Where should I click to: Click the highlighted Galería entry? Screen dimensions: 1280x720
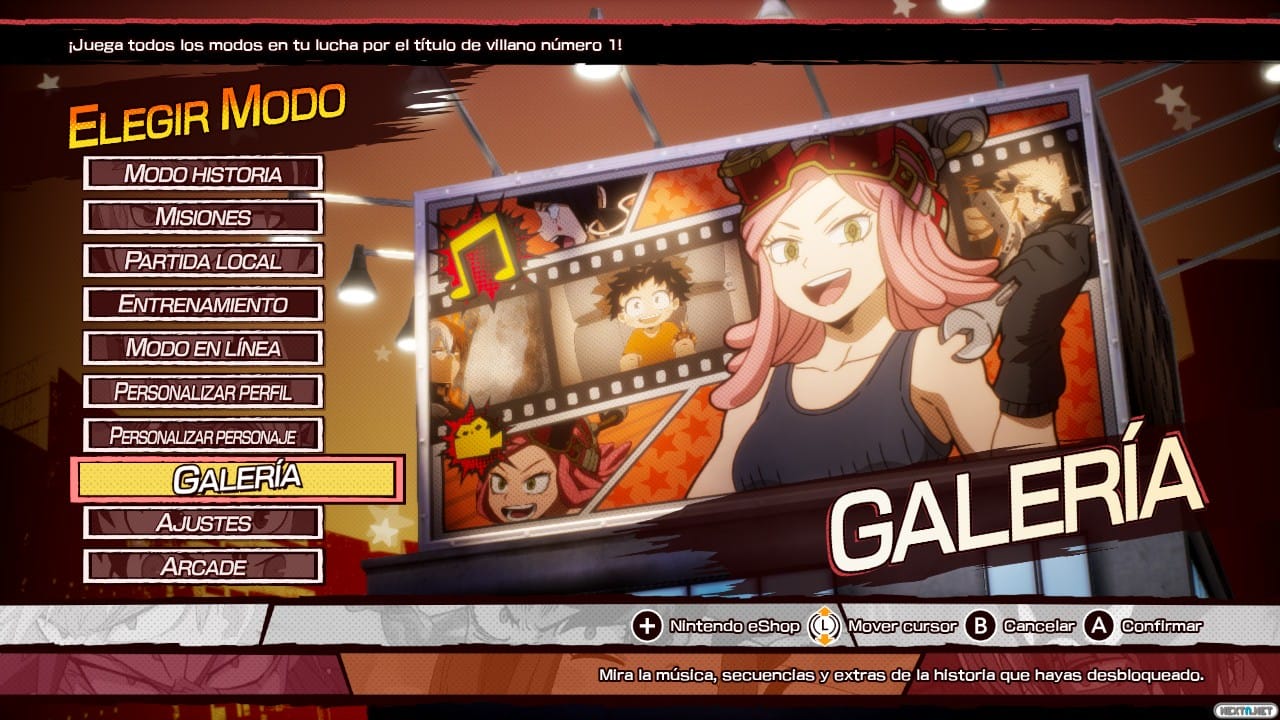237,479
